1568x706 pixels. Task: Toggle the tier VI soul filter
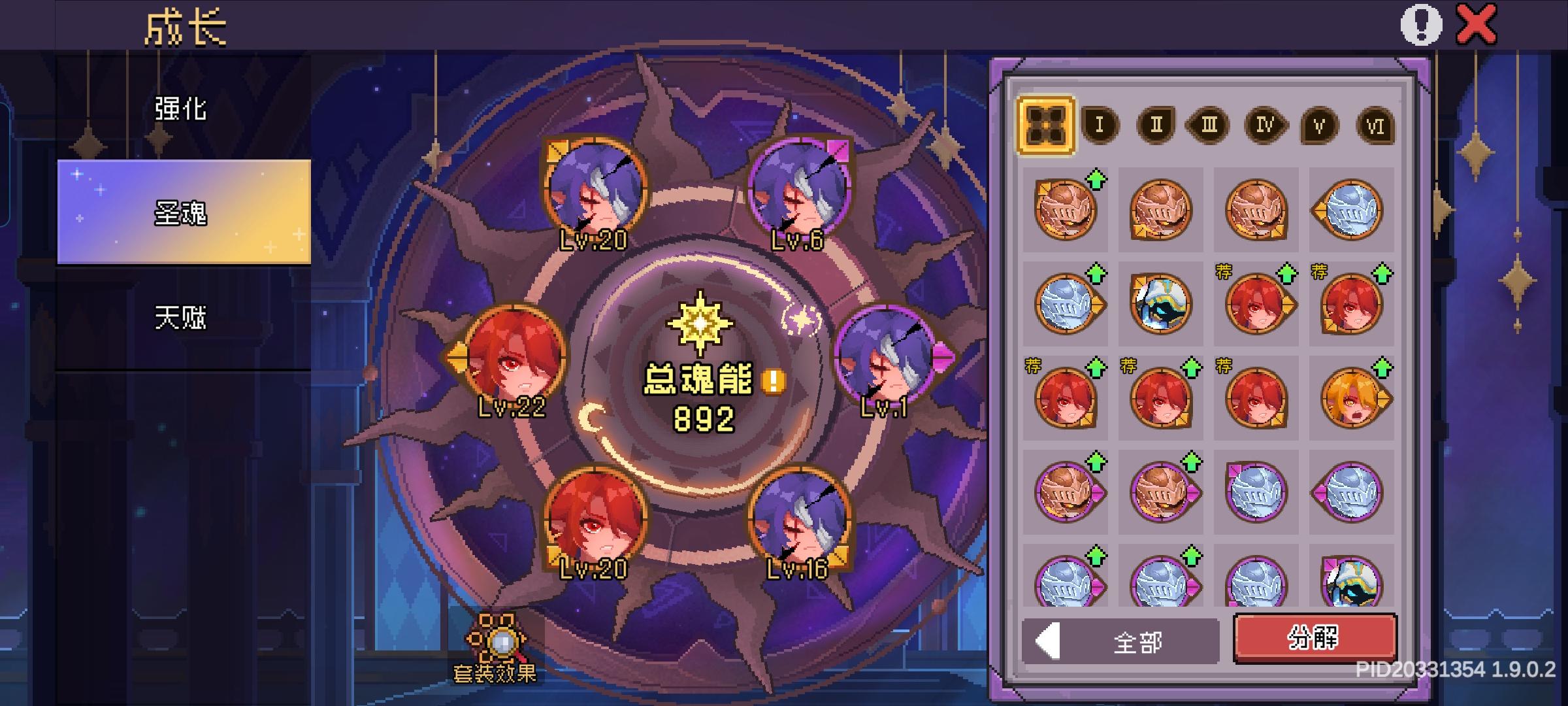[x=1375, y=126]
